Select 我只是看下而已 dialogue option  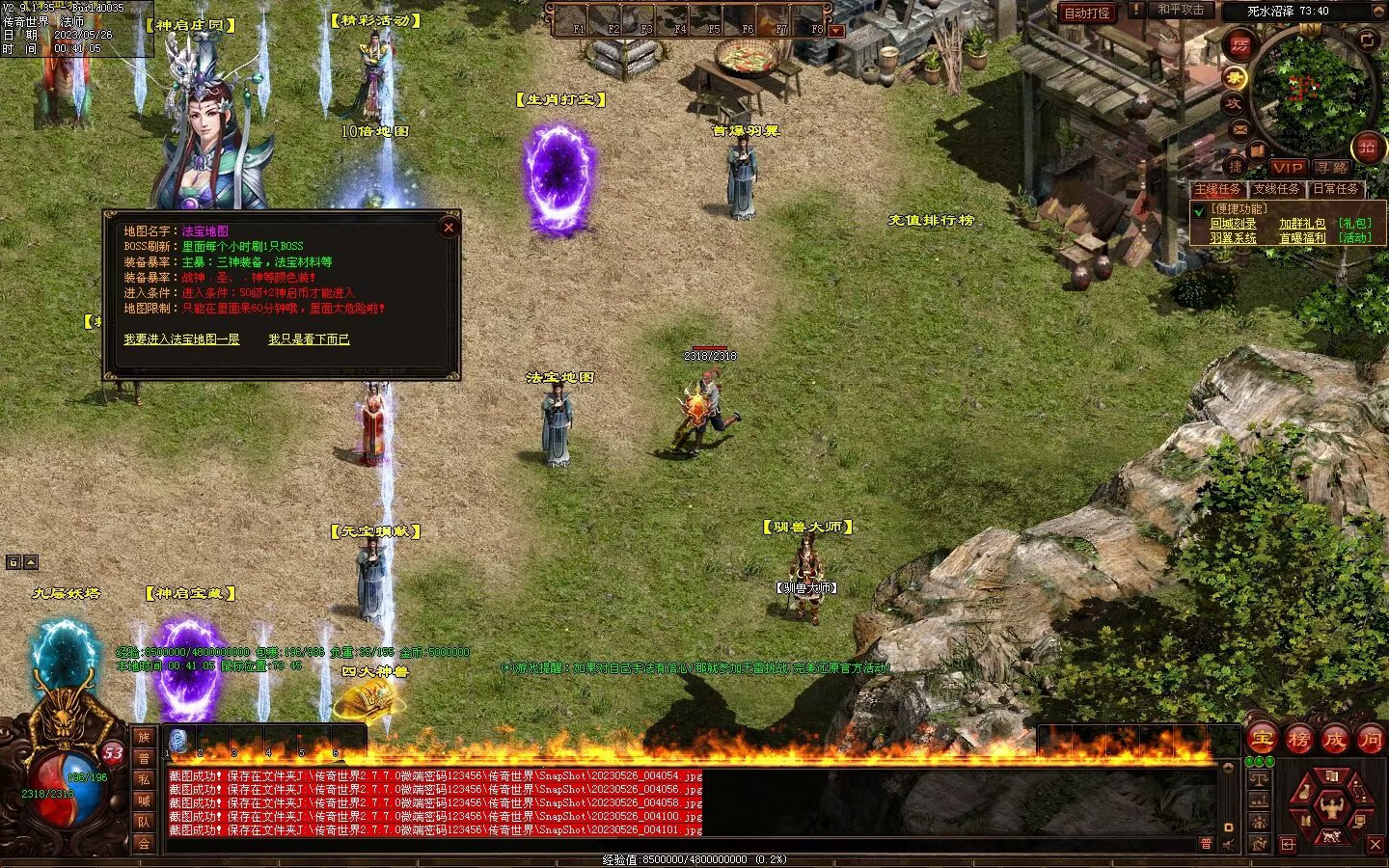tap(309, 339)
